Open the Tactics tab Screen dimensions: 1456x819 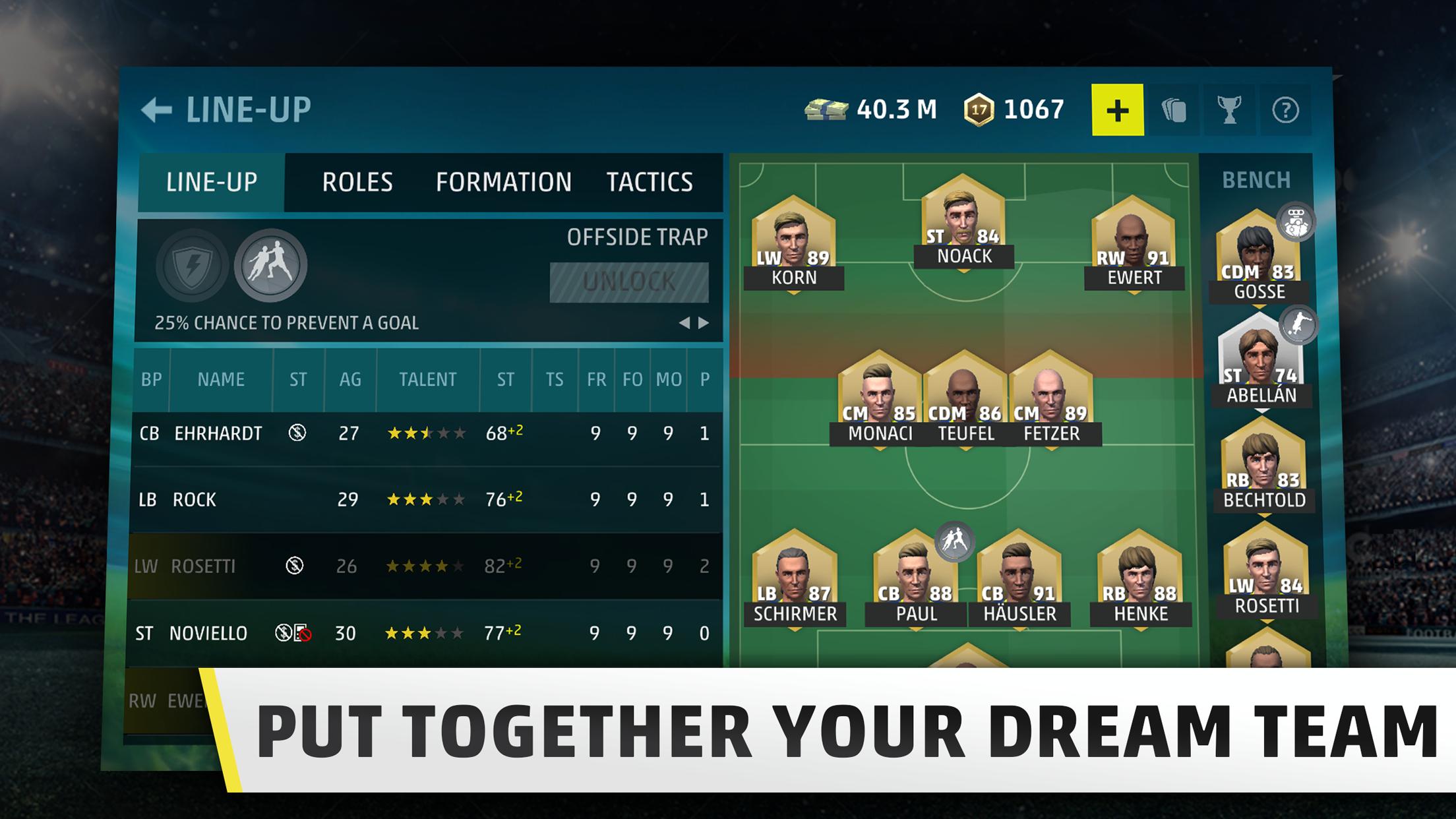click(x=650, y=182)
